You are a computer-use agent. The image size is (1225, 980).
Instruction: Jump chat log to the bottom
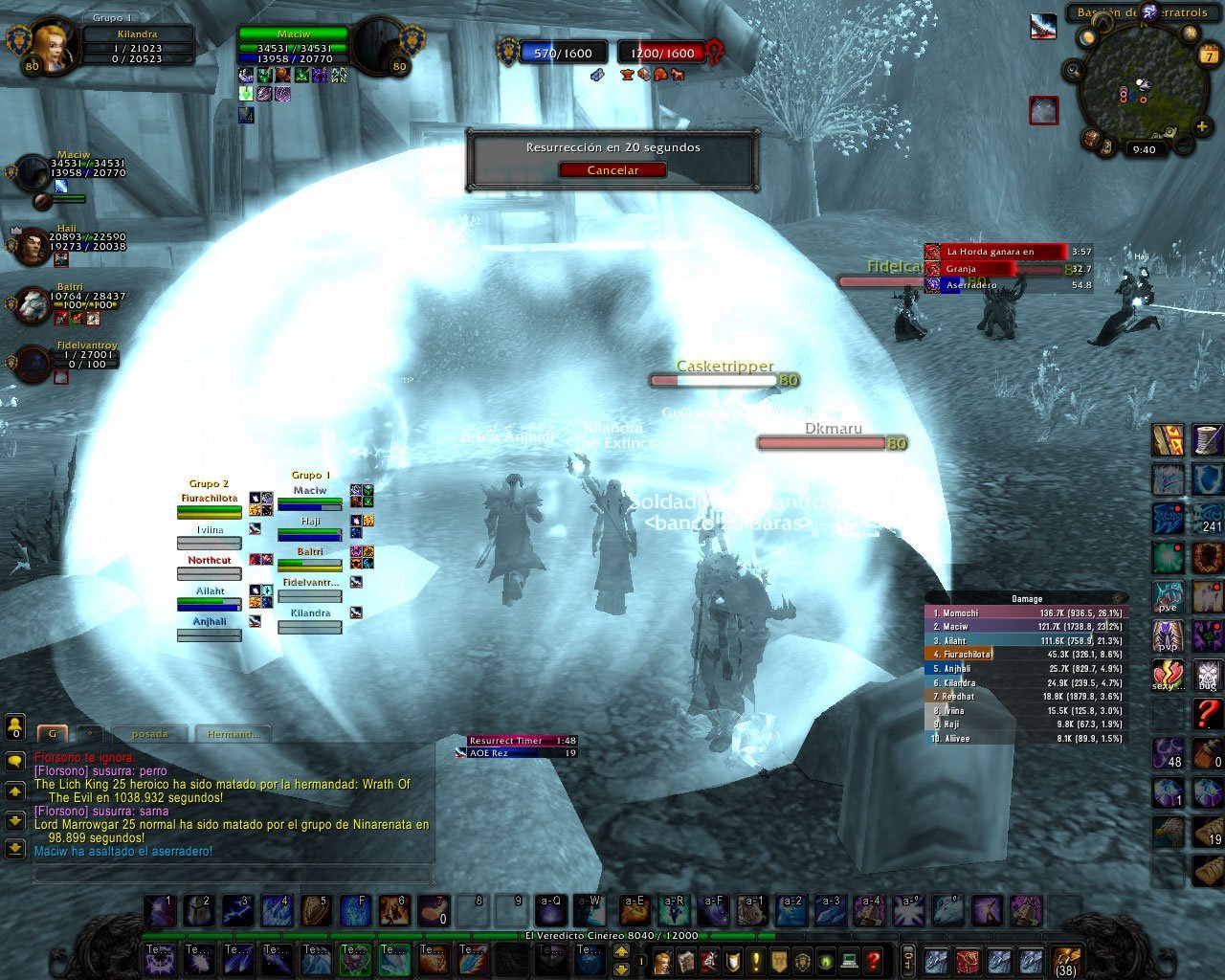[x=15, y=849]
